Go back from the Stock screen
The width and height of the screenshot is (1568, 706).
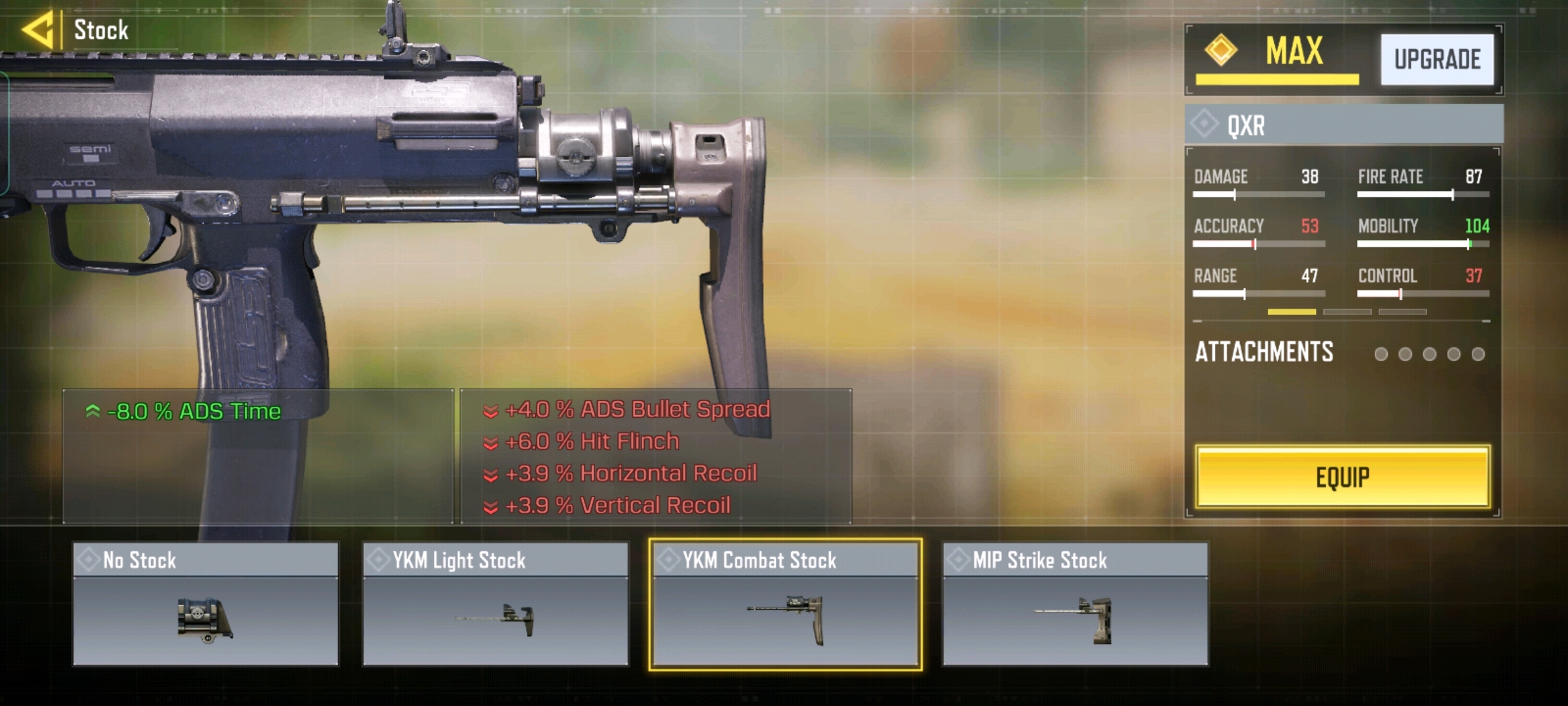[38, 30]
